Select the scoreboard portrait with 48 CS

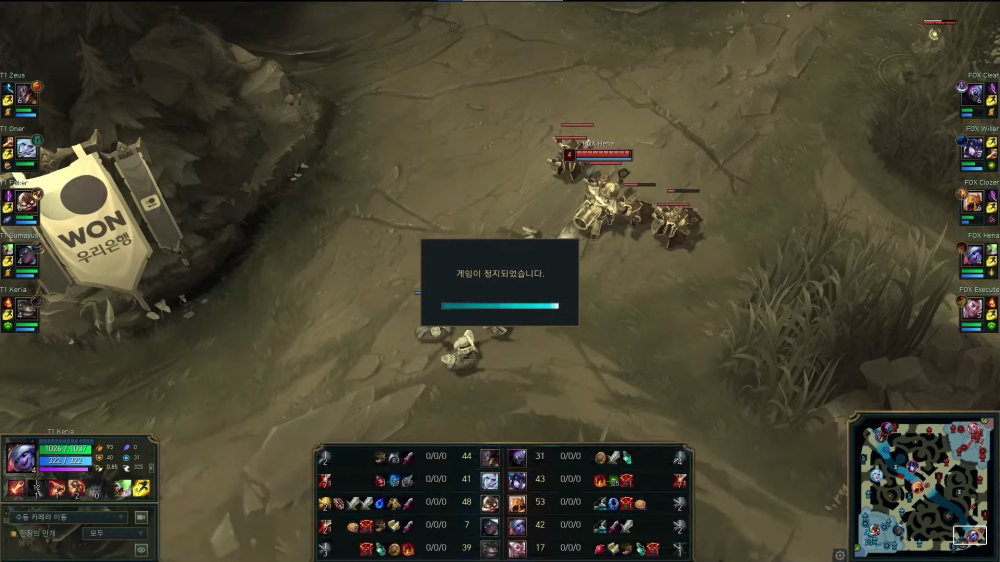[x=490, y=503]
